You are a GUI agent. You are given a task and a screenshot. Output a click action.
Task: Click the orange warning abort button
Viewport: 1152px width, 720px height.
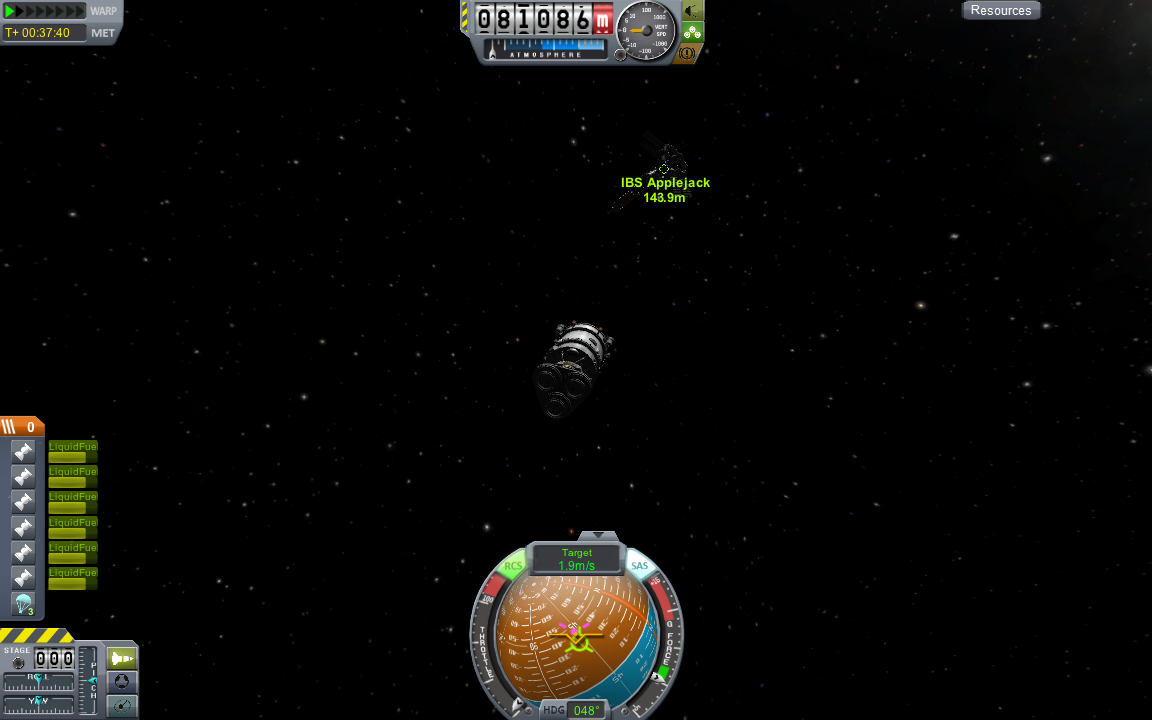pyautogui.click(x=687, y=53)
